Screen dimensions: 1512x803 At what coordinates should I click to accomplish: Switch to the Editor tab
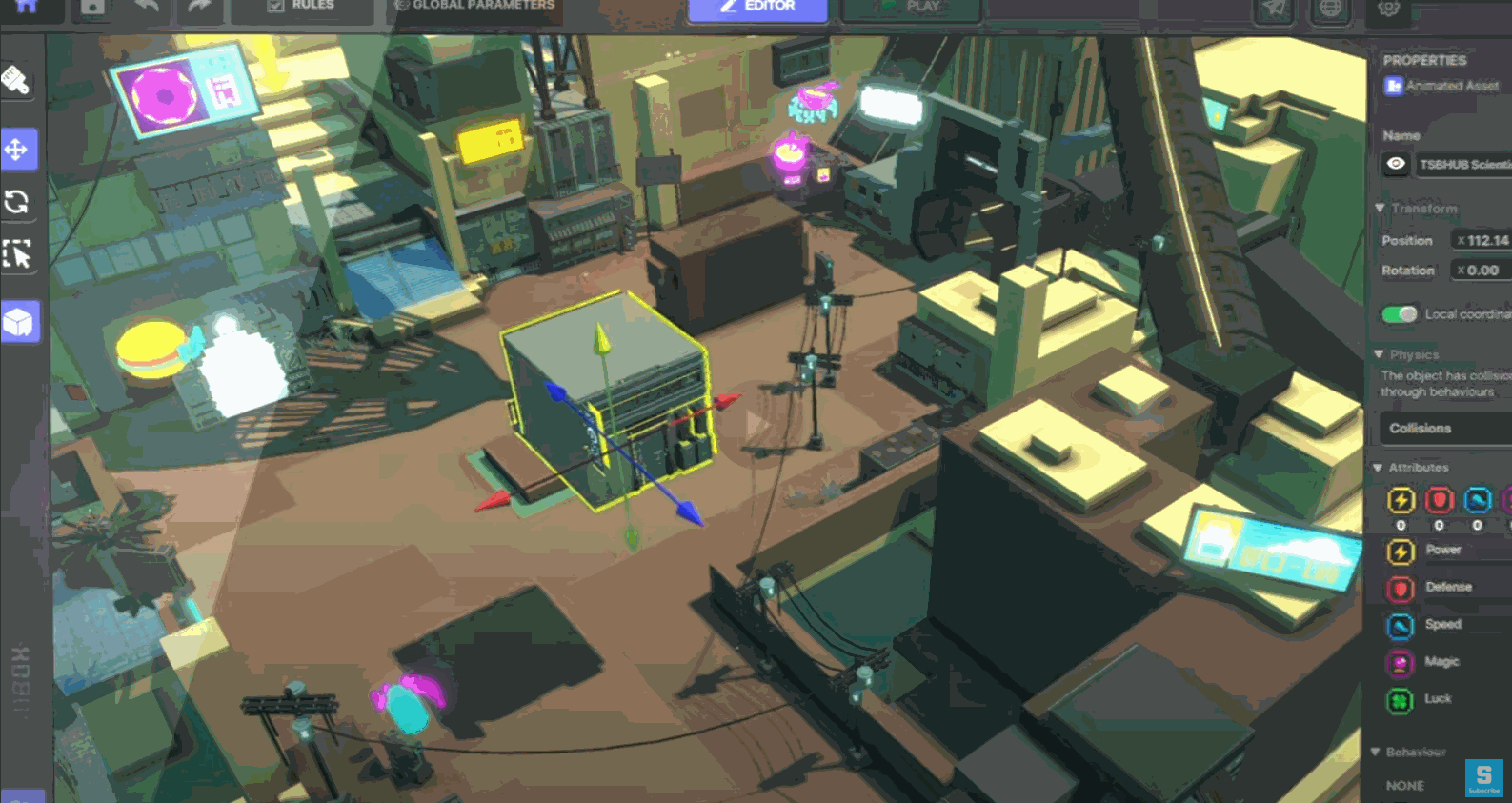click(757, 6)
